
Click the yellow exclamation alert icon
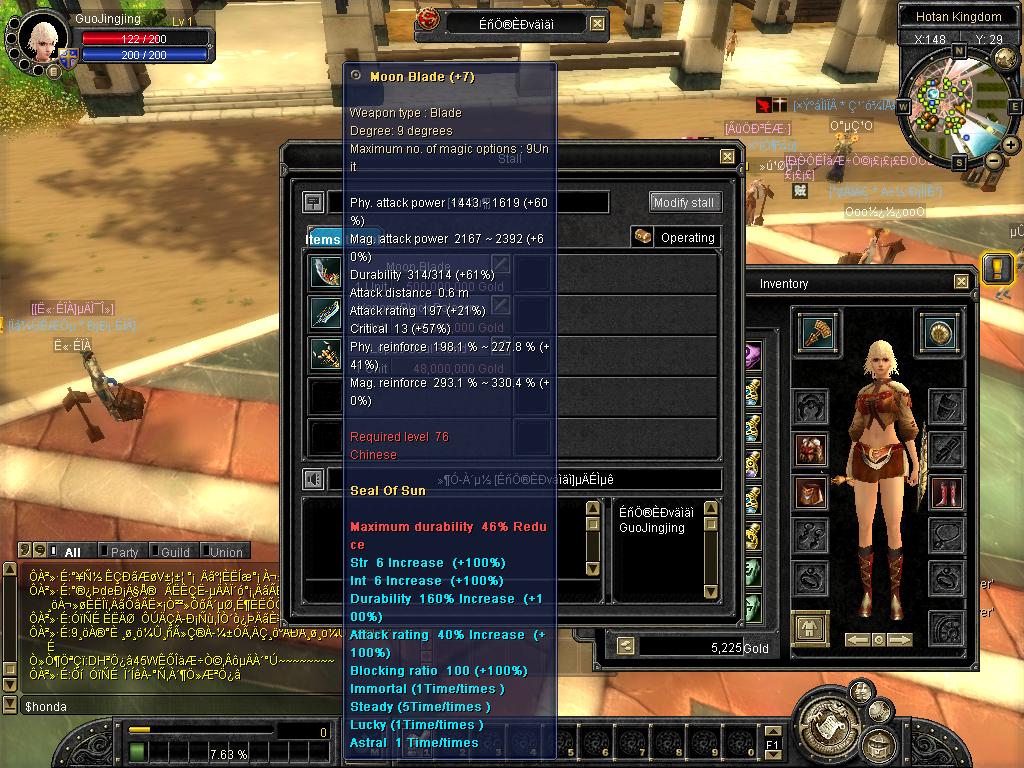[997, 267]
